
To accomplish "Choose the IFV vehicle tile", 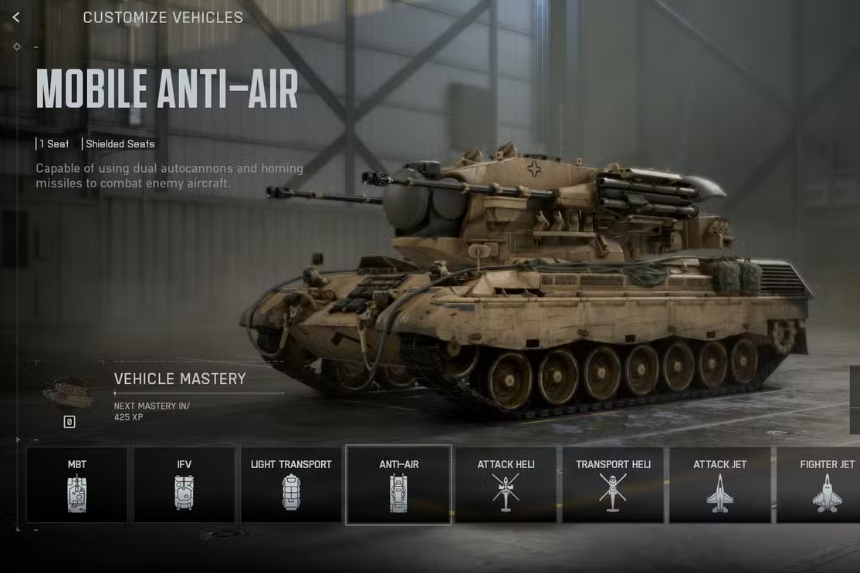I will pyautogui.click(x=184, y=484).
